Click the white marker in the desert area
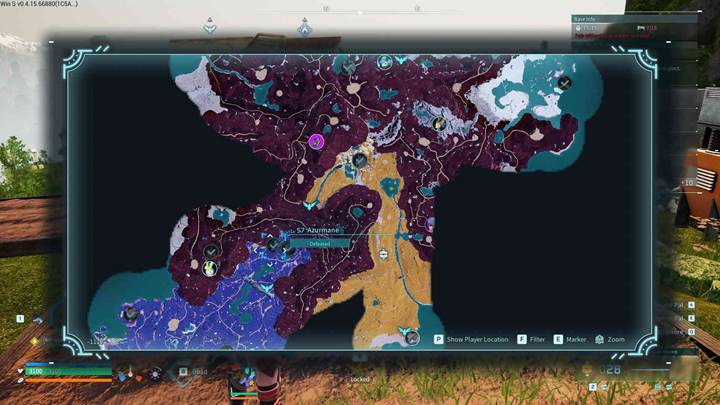Image resolution: width=720 pixels, height=405 pixels. click(x=385, y=255)
